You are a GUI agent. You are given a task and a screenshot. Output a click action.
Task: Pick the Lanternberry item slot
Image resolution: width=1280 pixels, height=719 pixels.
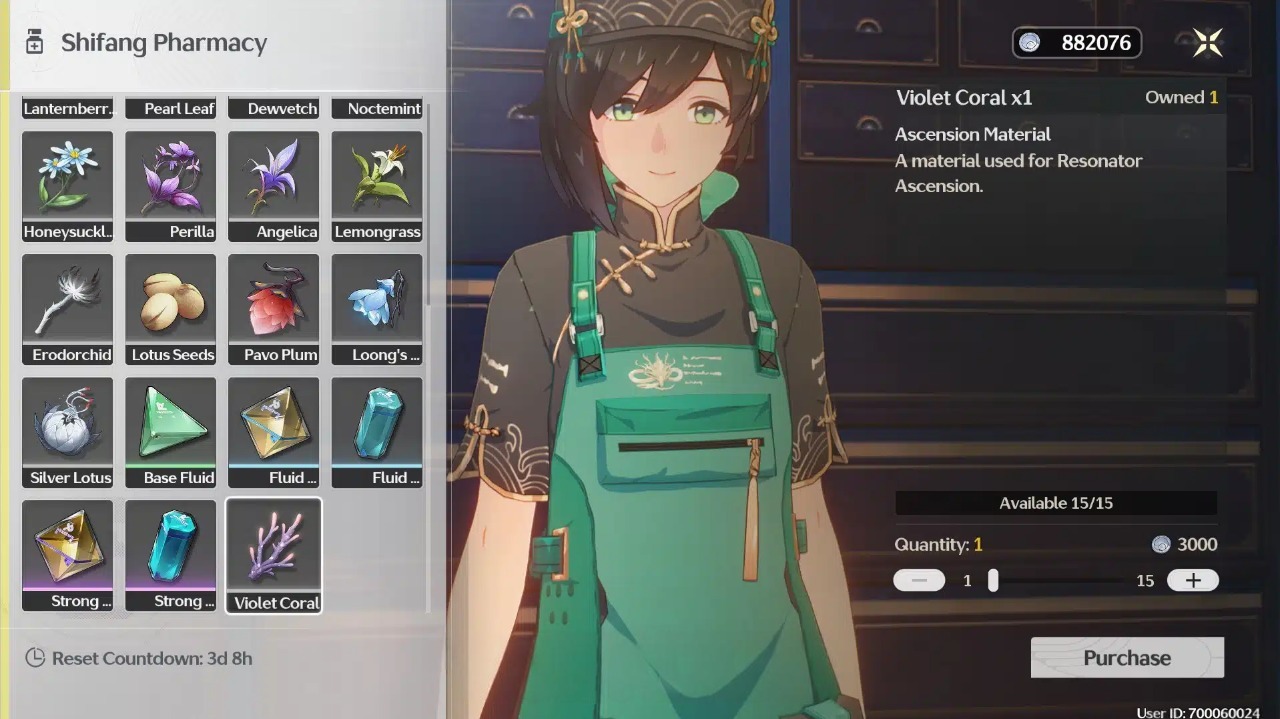click(68, 108)
